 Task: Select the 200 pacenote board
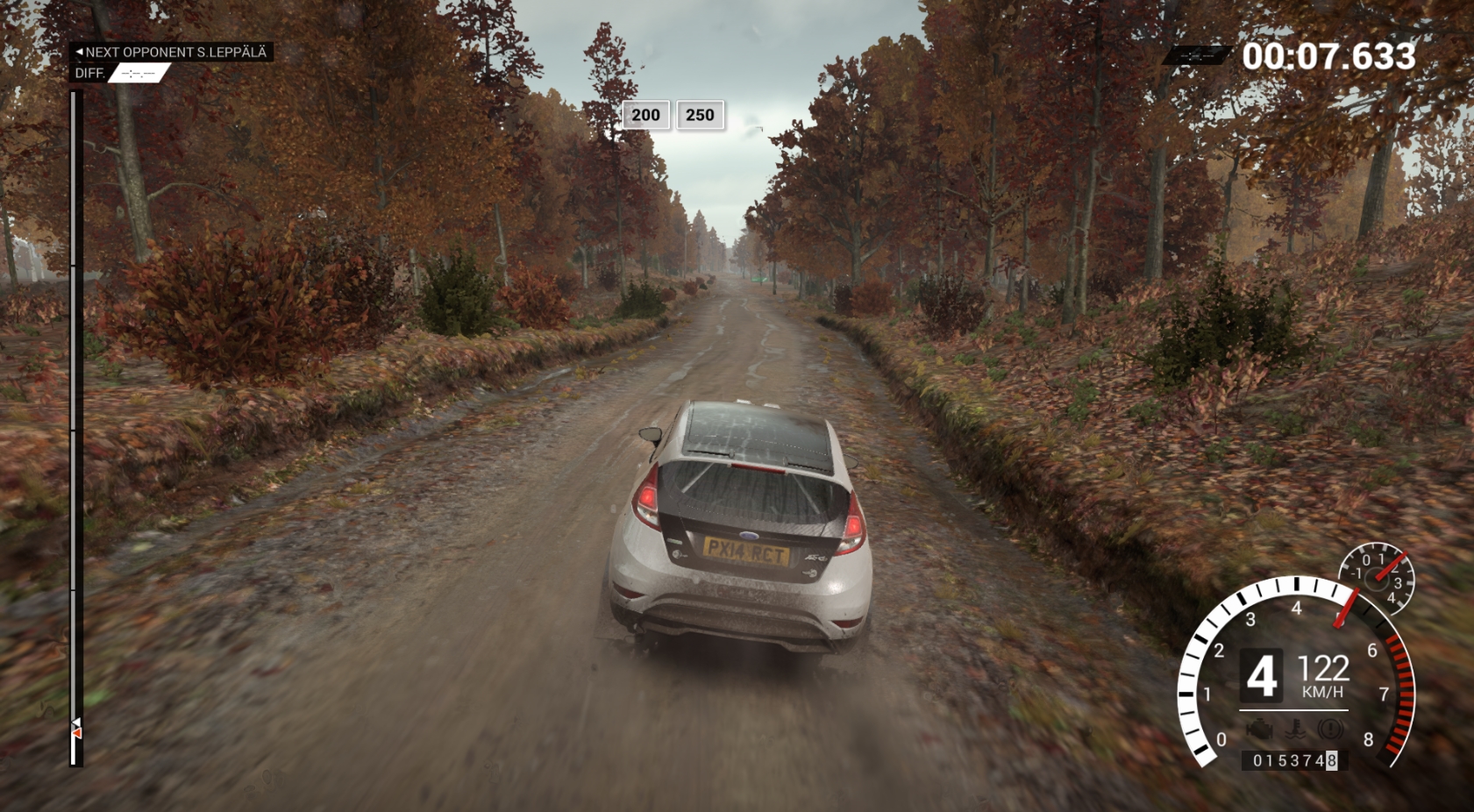click(x=646, y=114)
